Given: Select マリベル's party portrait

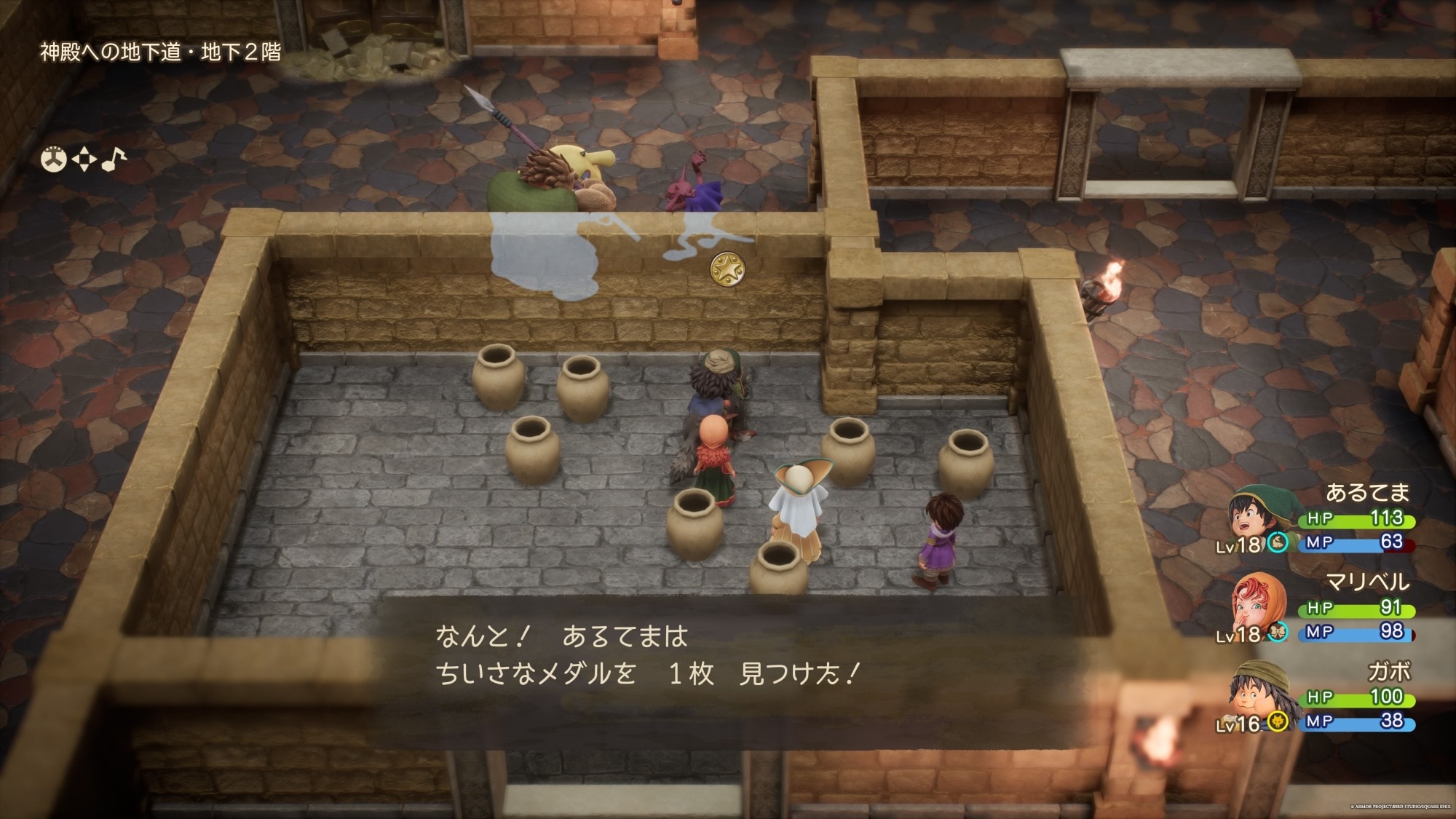Looking at the screenshot, I should (1255, 606).
